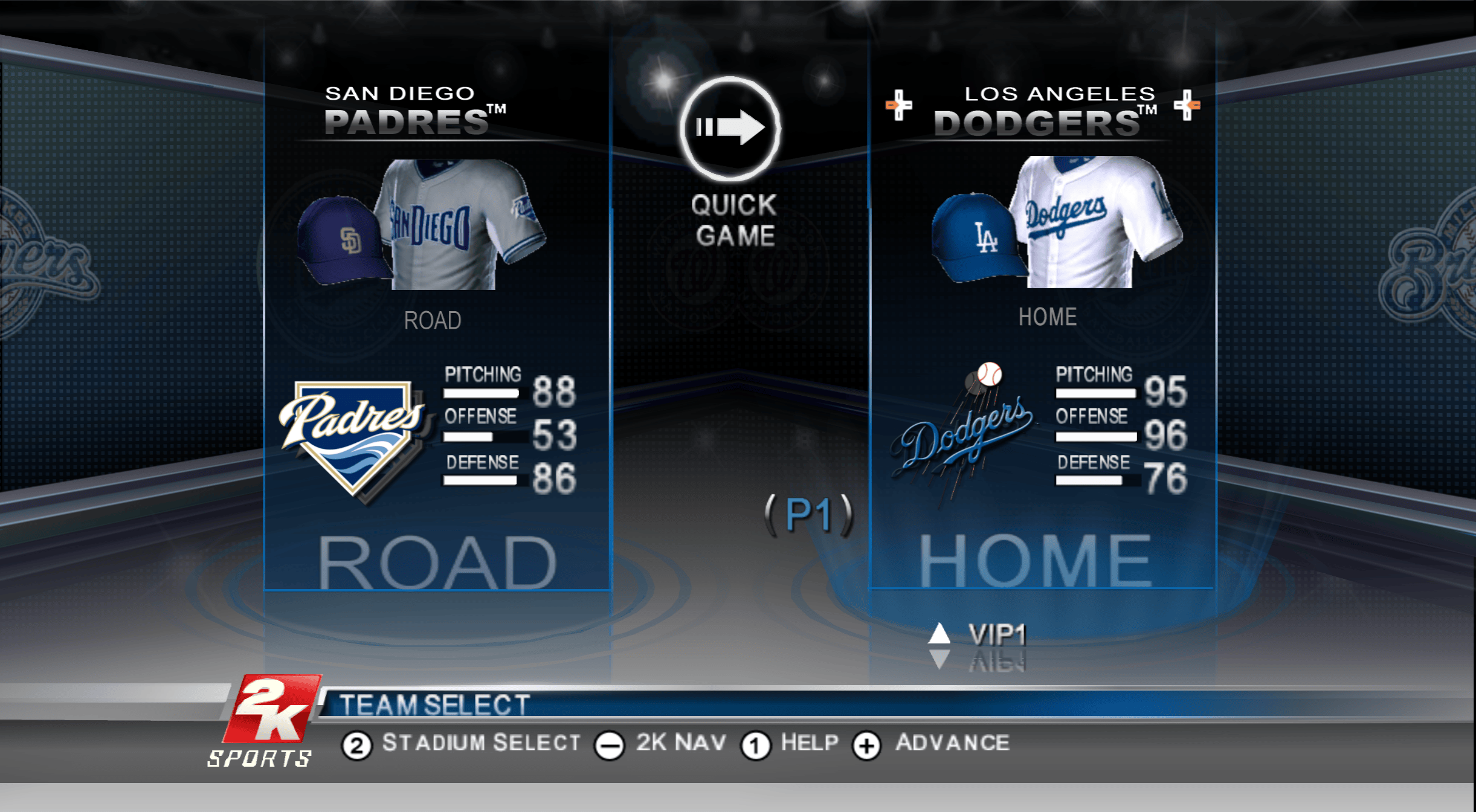The width and height of the screenshot is (1476, 812).
Task: Select the VIP1 profile label
Action: (997, 634)
